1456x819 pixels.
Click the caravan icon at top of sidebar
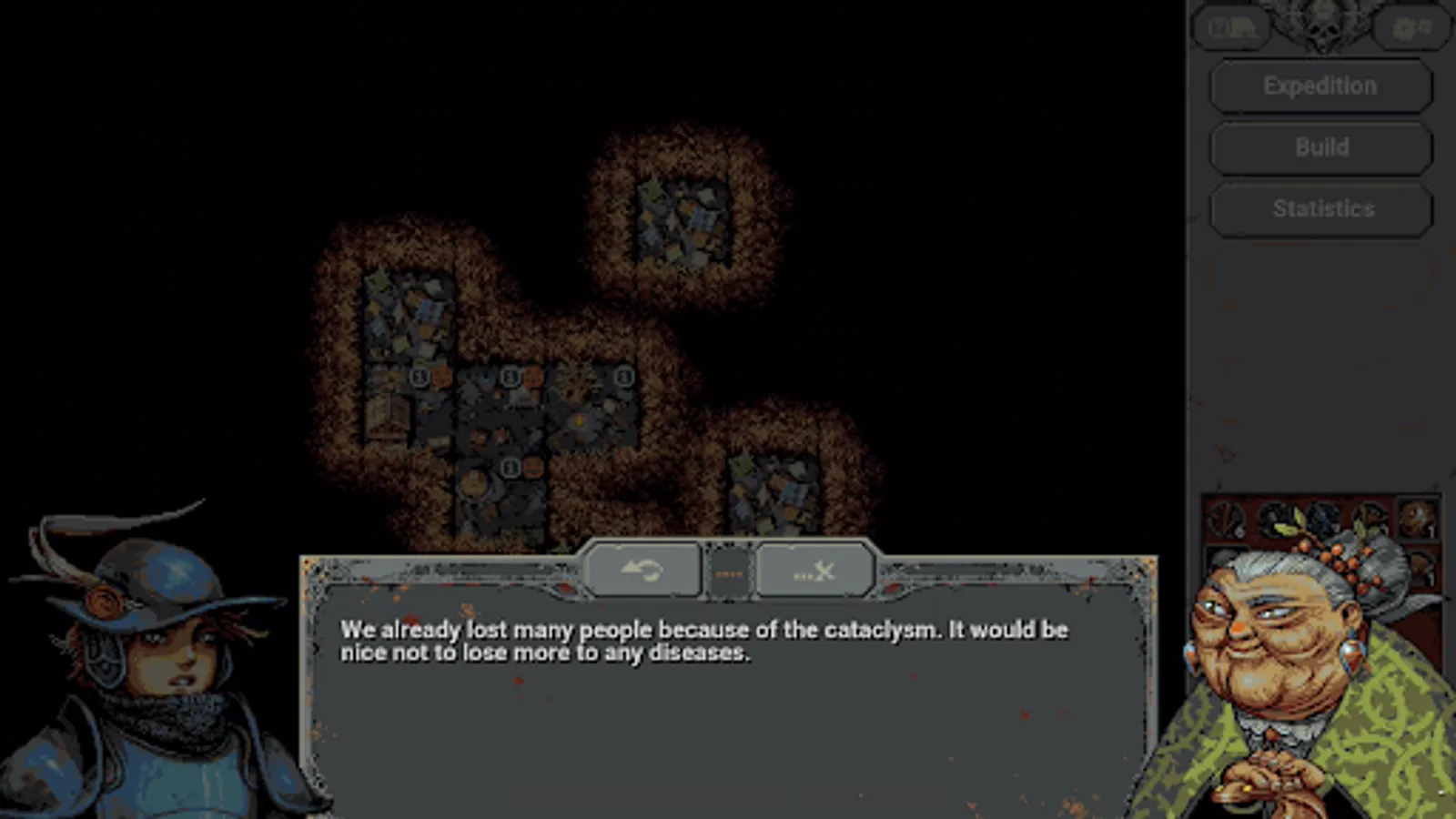click(x=1230, y=27)
